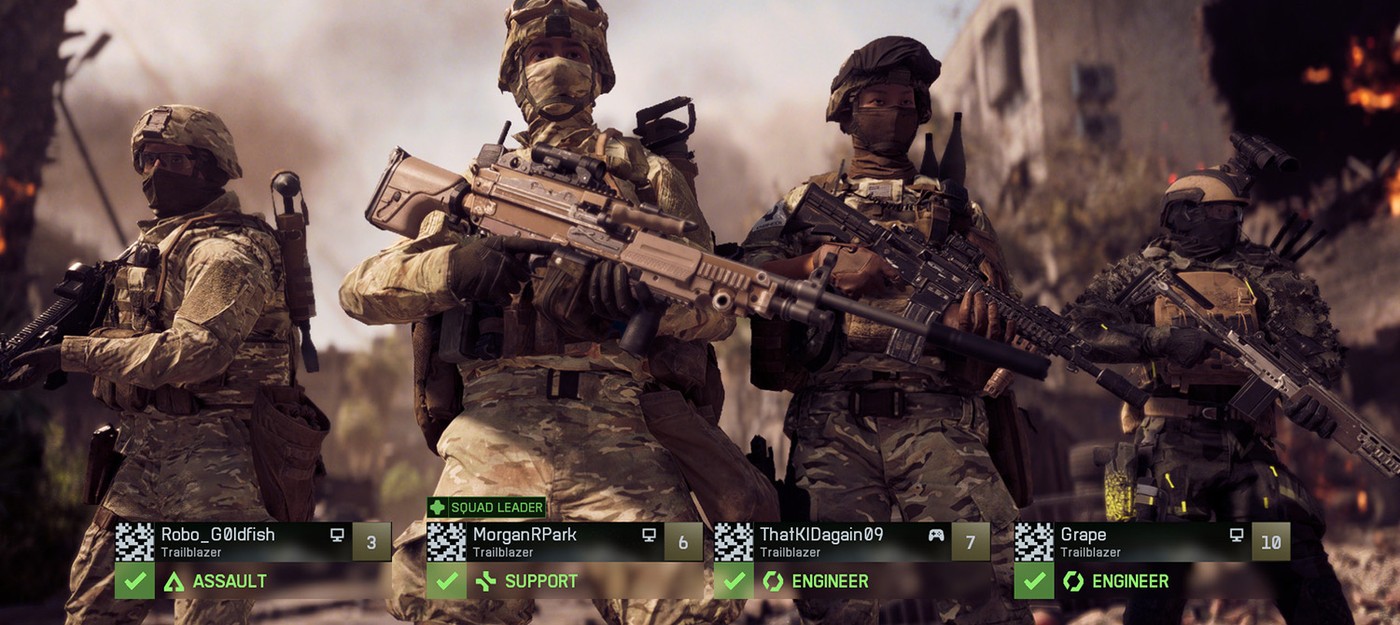Click Grape's rank 10 badge
1400x625 pixels.
1270,542
